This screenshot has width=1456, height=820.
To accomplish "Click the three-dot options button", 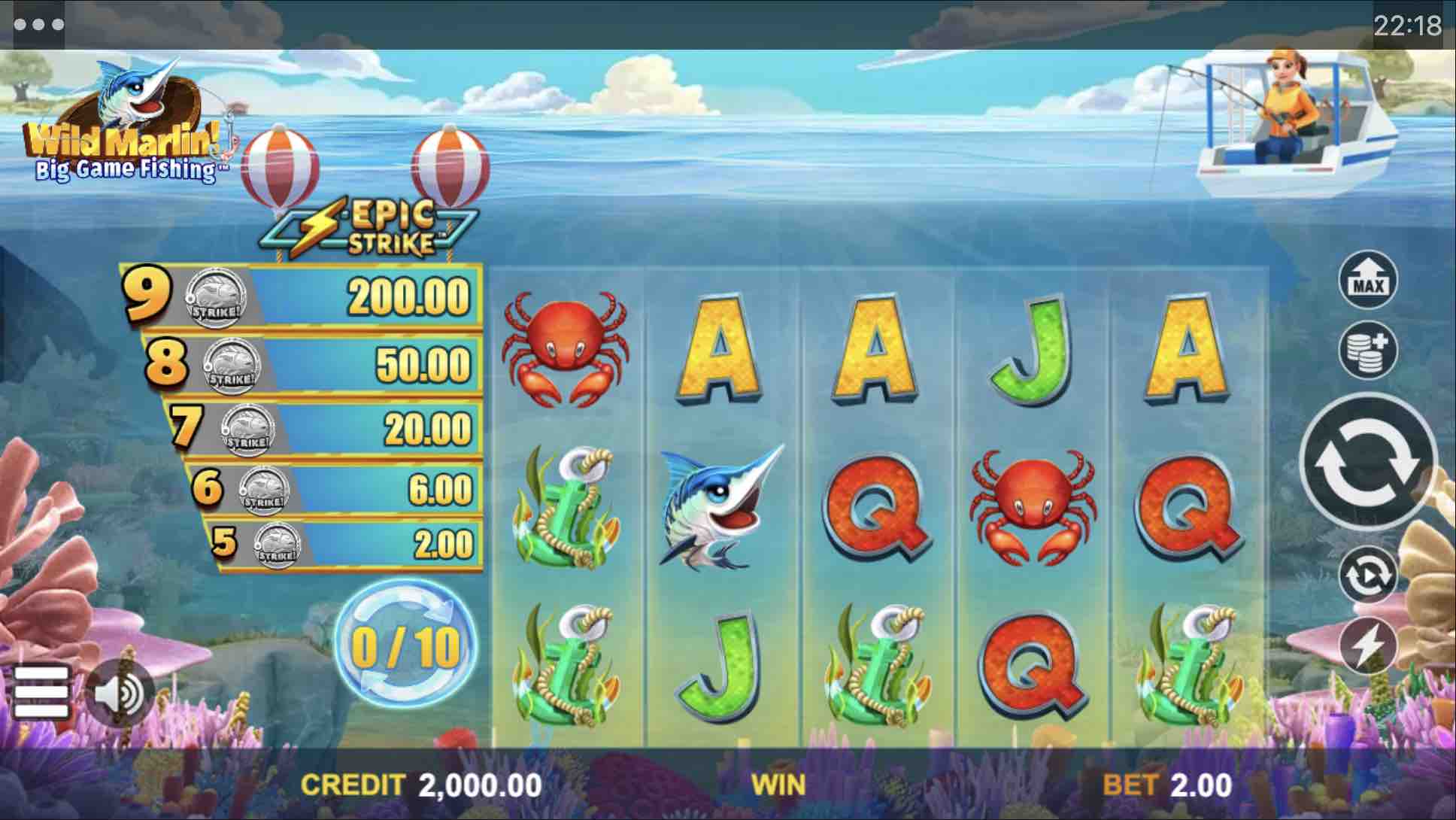I will 38,25.
